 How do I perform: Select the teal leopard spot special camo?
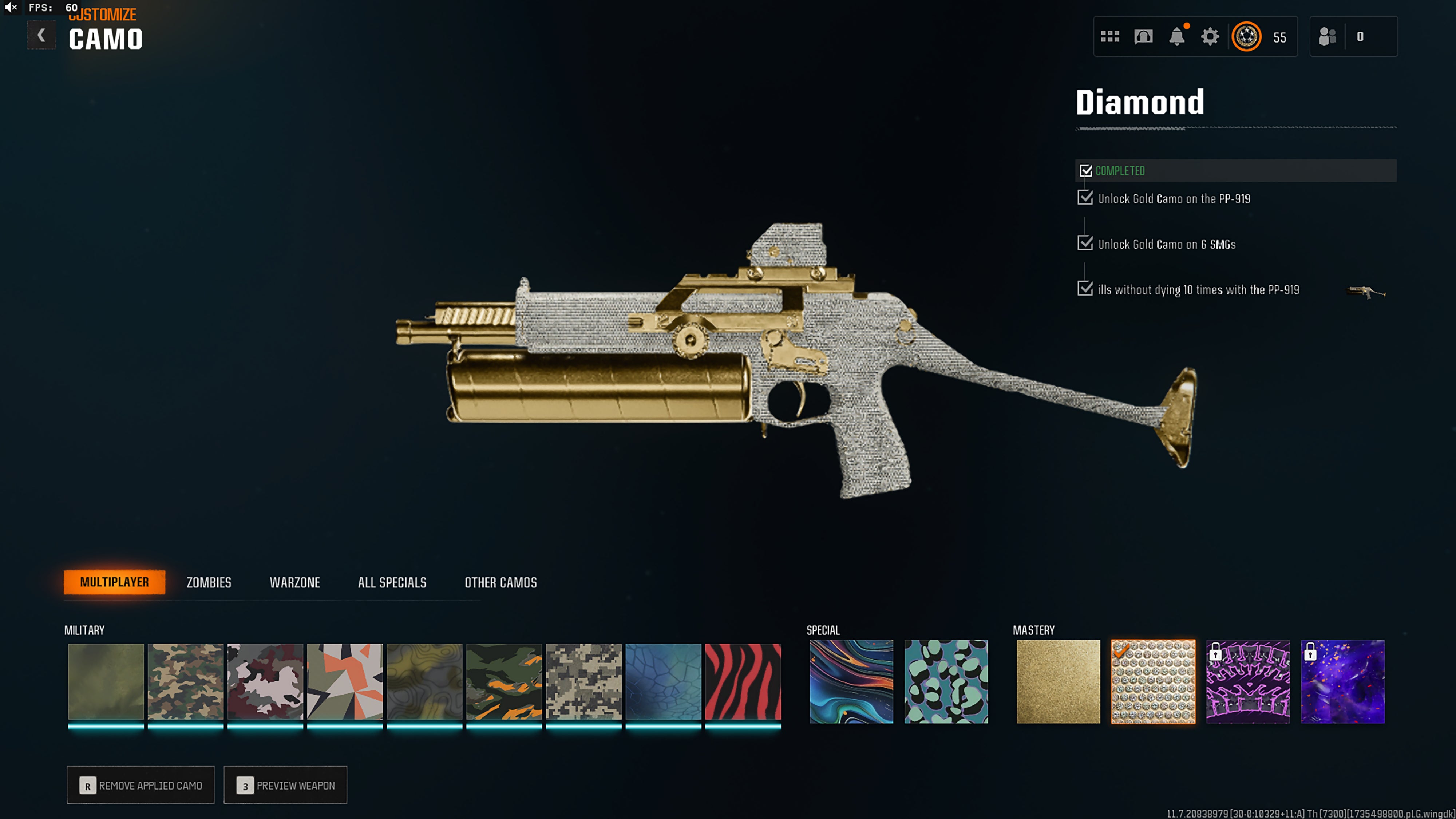(x=946, y=682)
